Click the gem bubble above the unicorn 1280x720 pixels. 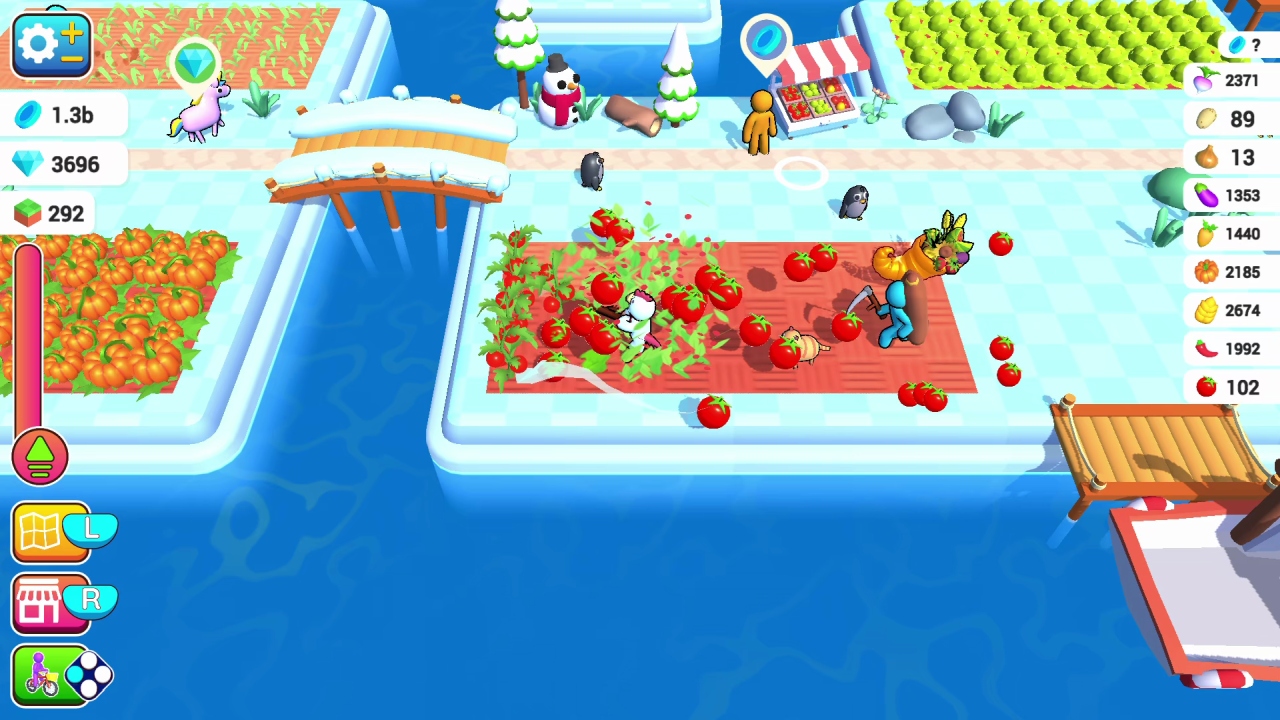coord(194,64)
